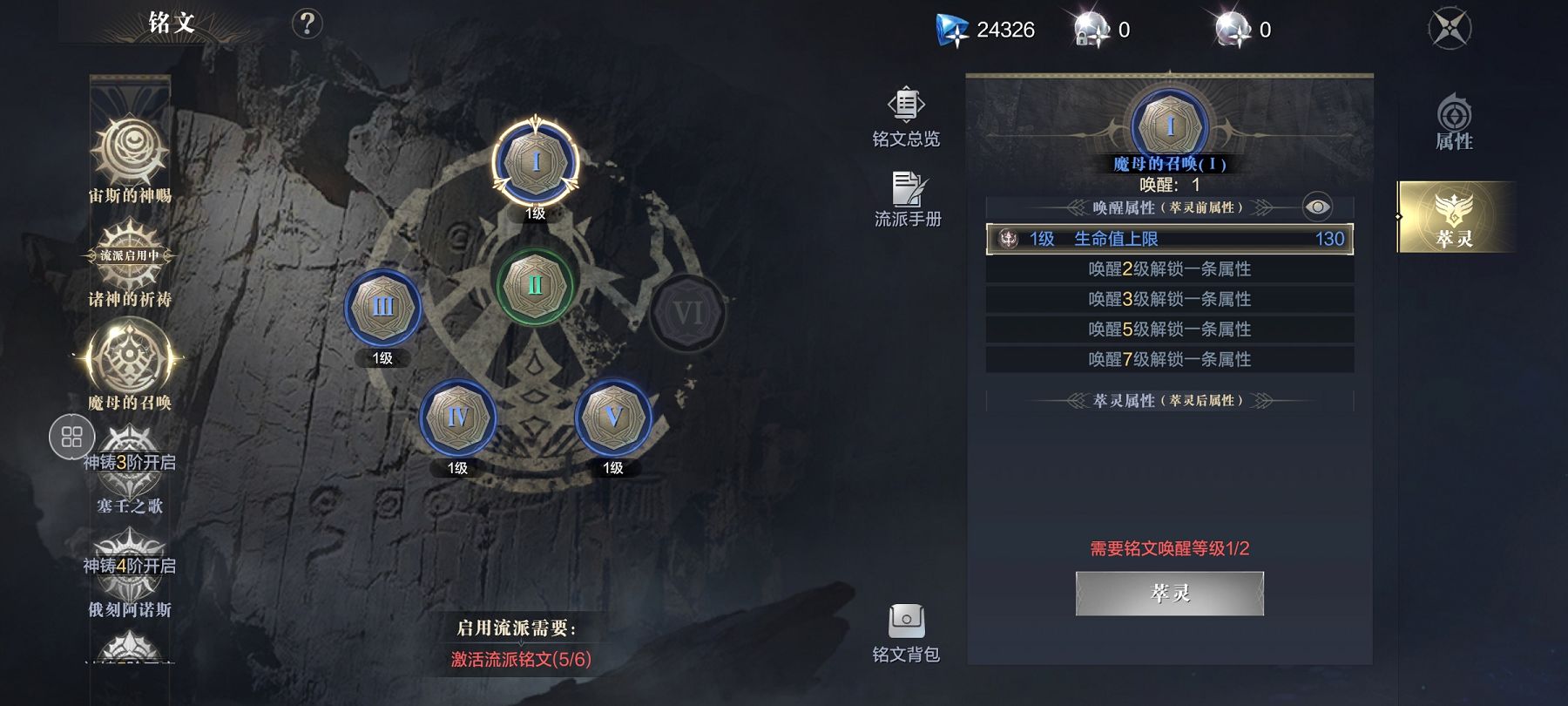Image resolution: width=1568 pixels, height=706 pixels.
Task: Click the 萃灵 confirm button
Action: 1169,594
